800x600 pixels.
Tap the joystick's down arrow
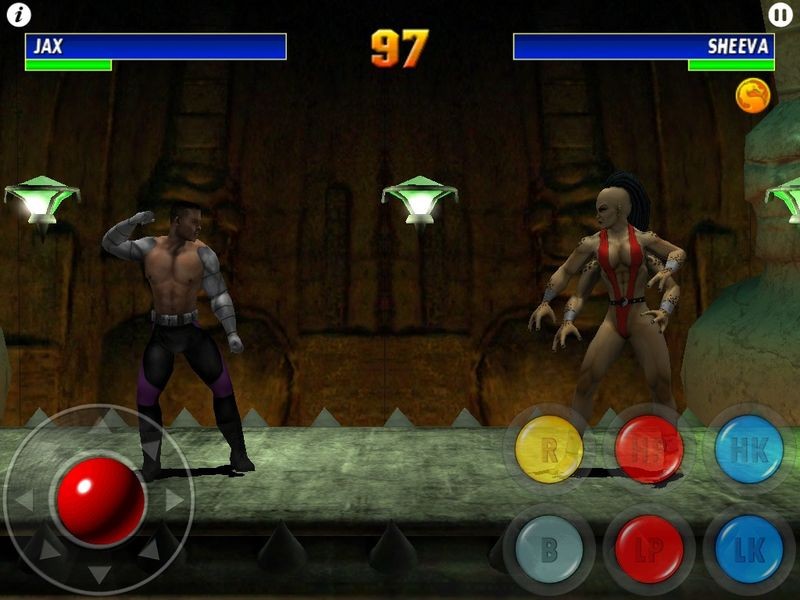pyautogui.click(x=100, y=574)
